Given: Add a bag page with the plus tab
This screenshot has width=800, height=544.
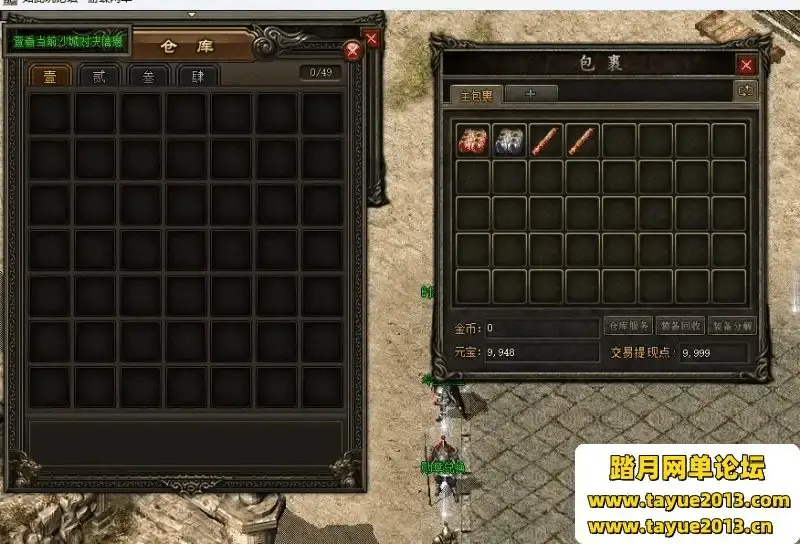Looking at the screenshot, I should [x=529, y=94].
